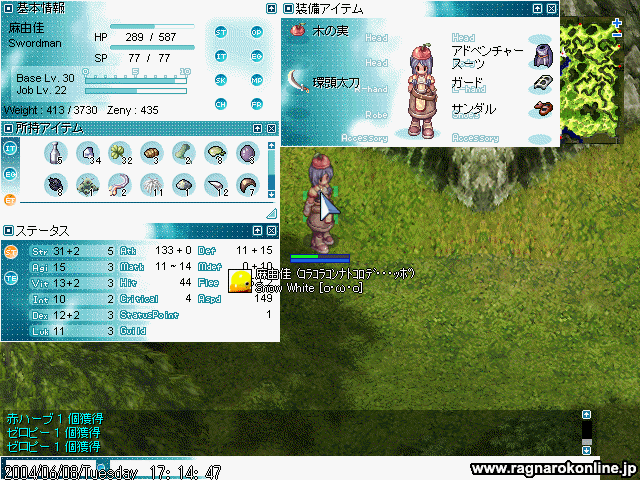Open the SK skills shortcut button
The height and width of the screenshot is (480, 640).
point(221,79)
